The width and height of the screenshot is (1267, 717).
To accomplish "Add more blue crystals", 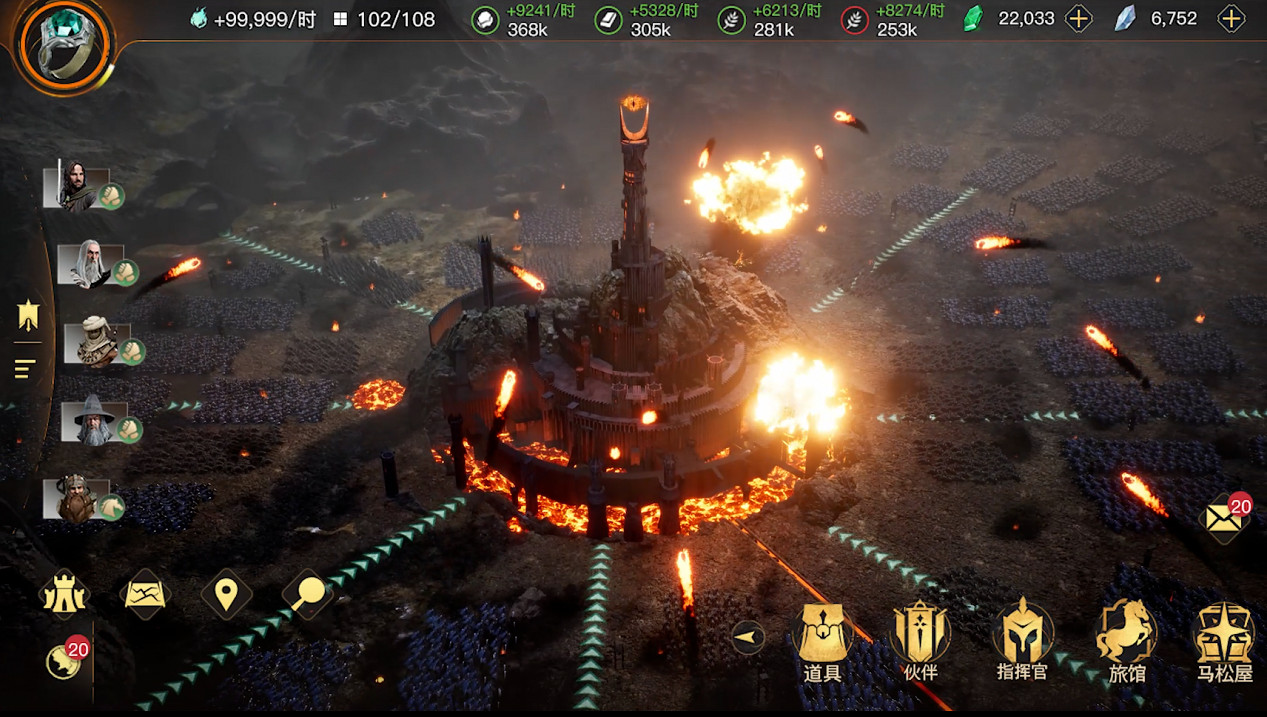I will pyautogui.click(x=1231, y=18).
